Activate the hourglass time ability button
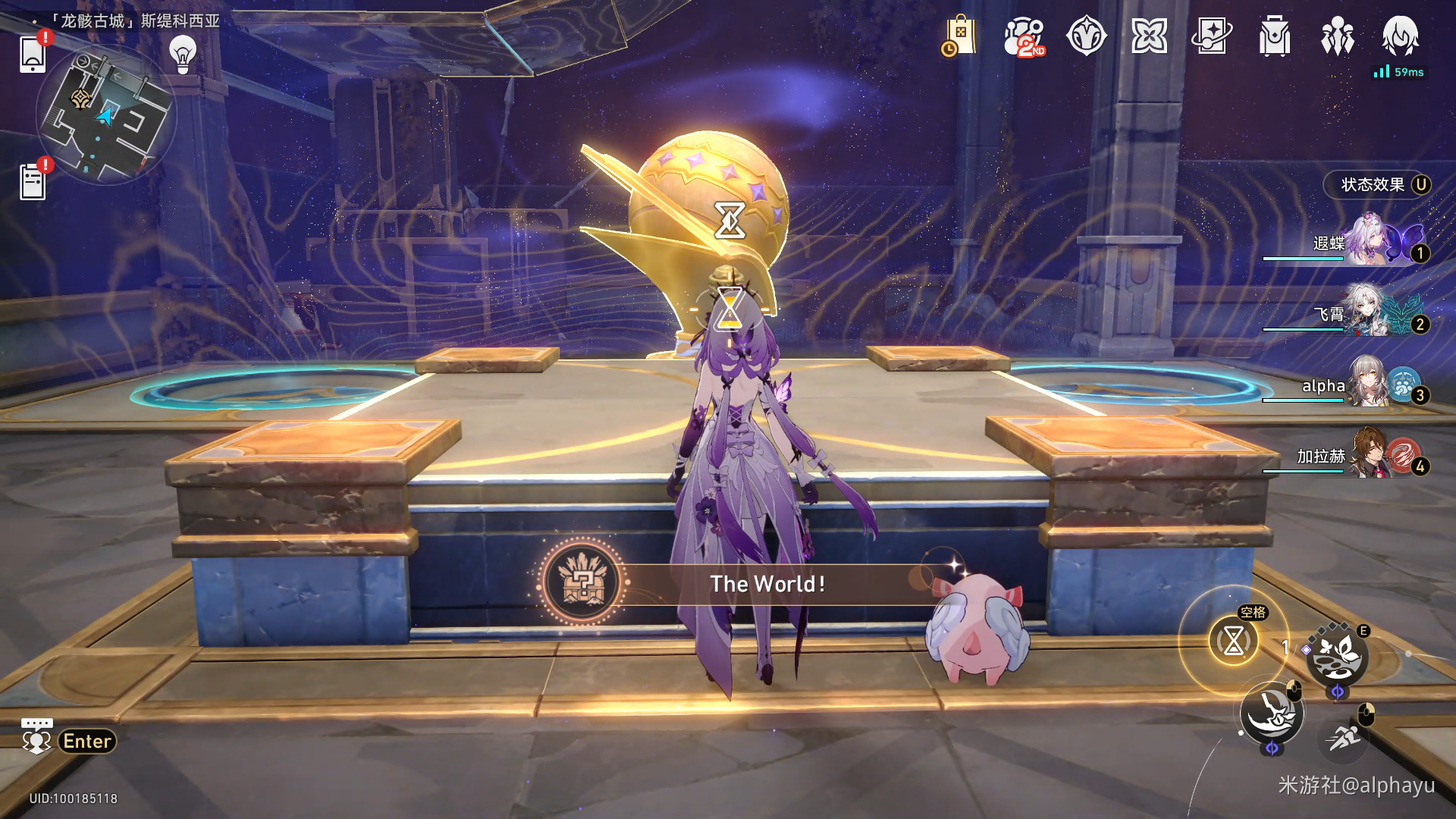This screenshot has height=819, width=1456. coord(1234,642)
